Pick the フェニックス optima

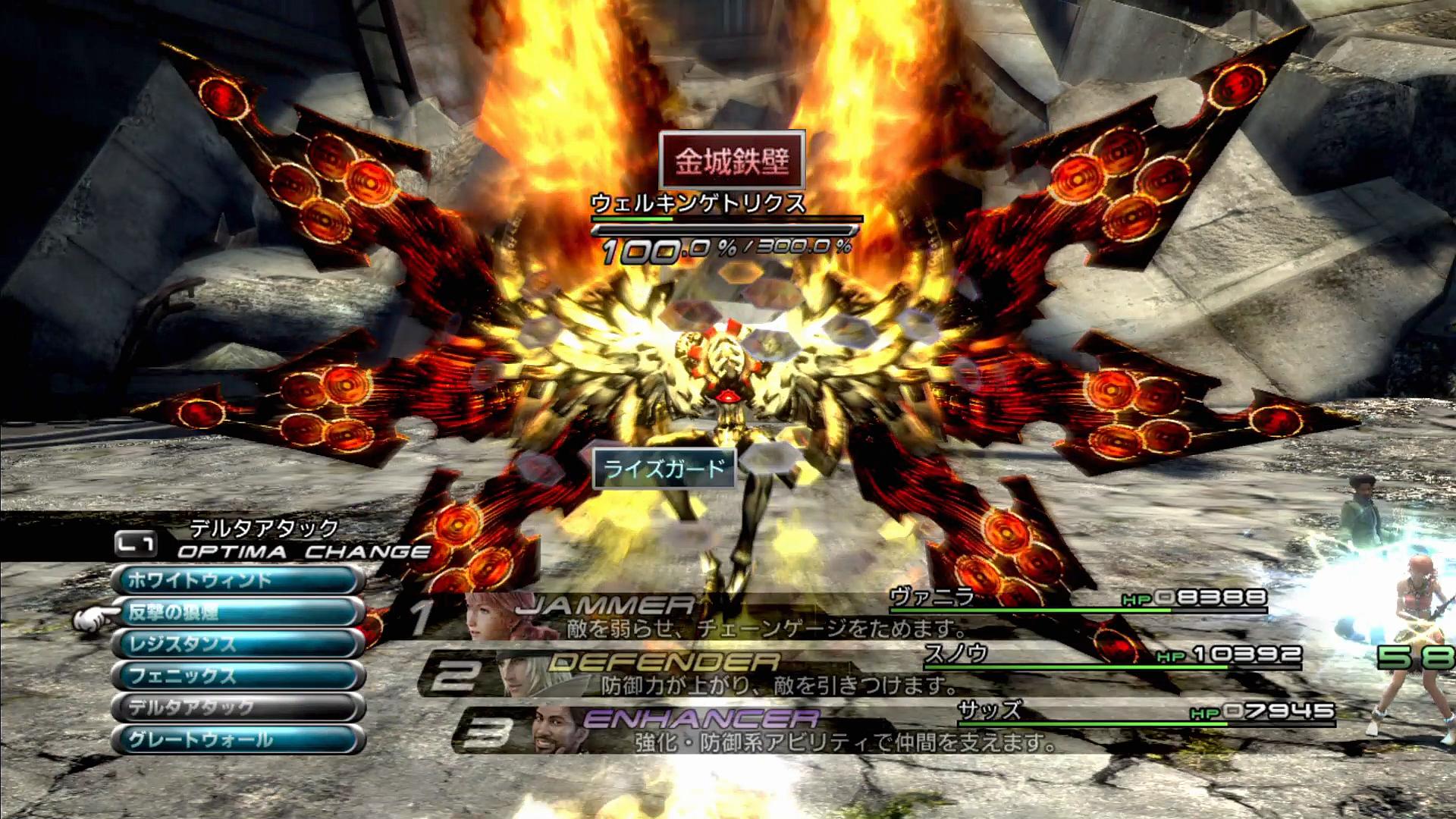click(237, 676)
